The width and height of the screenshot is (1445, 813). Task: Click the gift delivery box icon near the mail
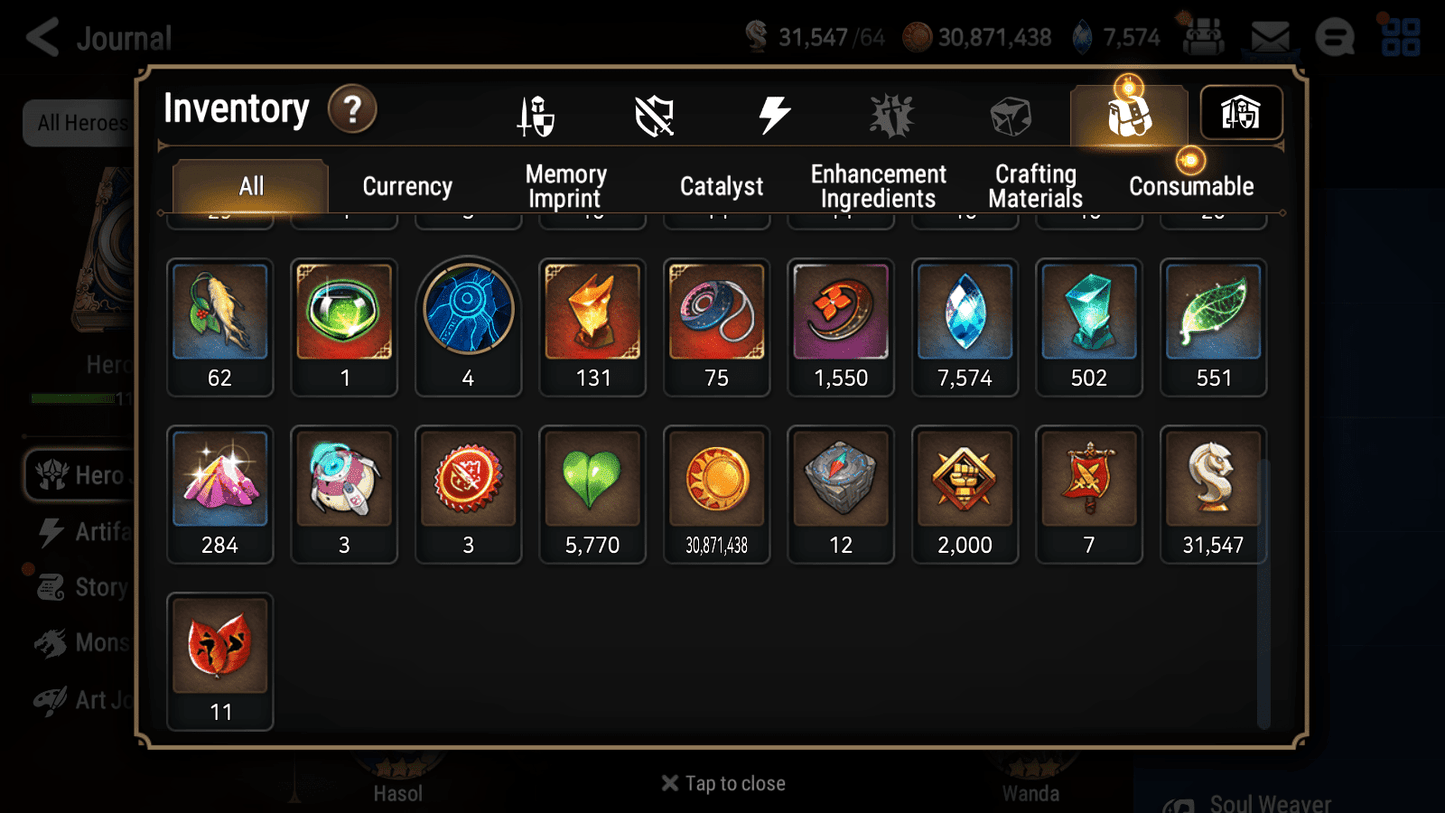[x=1203, y=36]
